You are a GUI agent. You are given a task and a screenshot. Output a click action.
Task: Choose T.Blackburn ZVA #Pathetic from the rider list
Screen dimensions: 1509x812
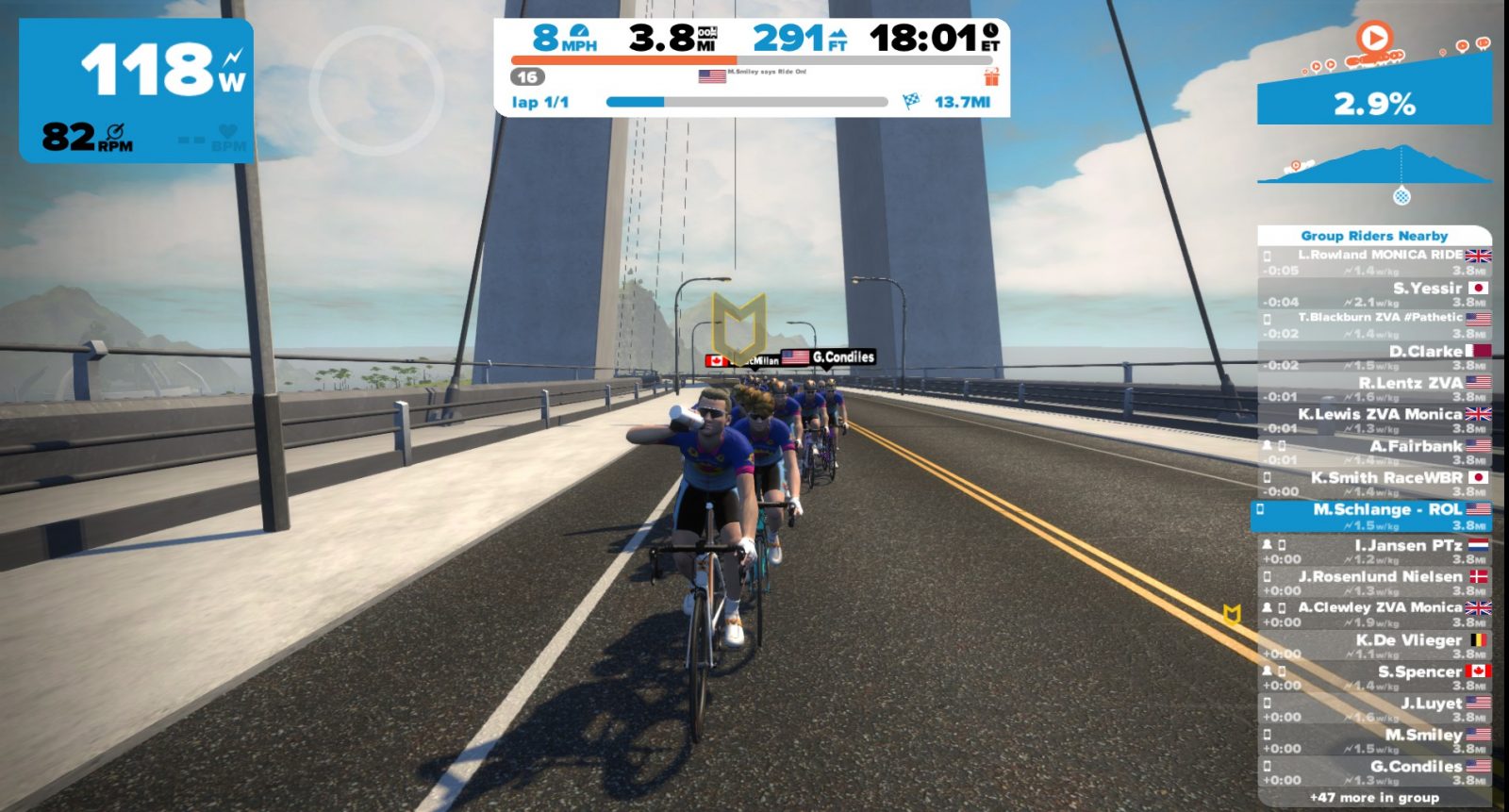[x=1374, y=325]
